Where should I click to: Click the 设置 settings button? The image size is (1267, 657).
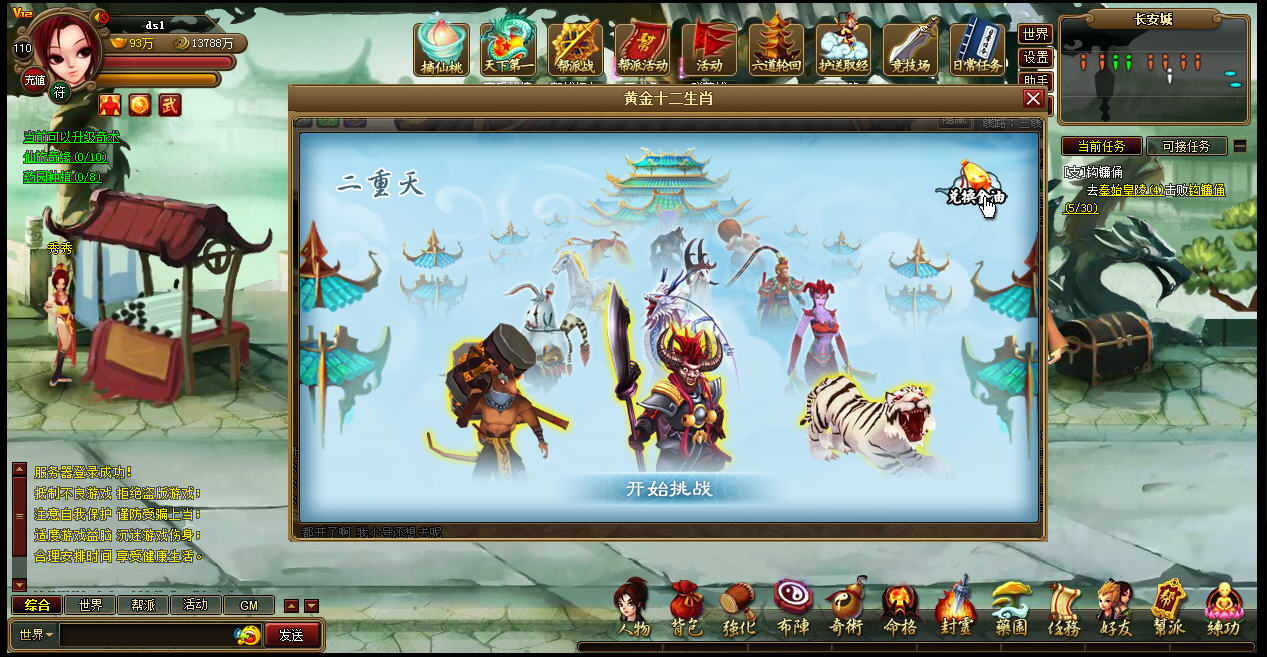tap(1036, 57)
